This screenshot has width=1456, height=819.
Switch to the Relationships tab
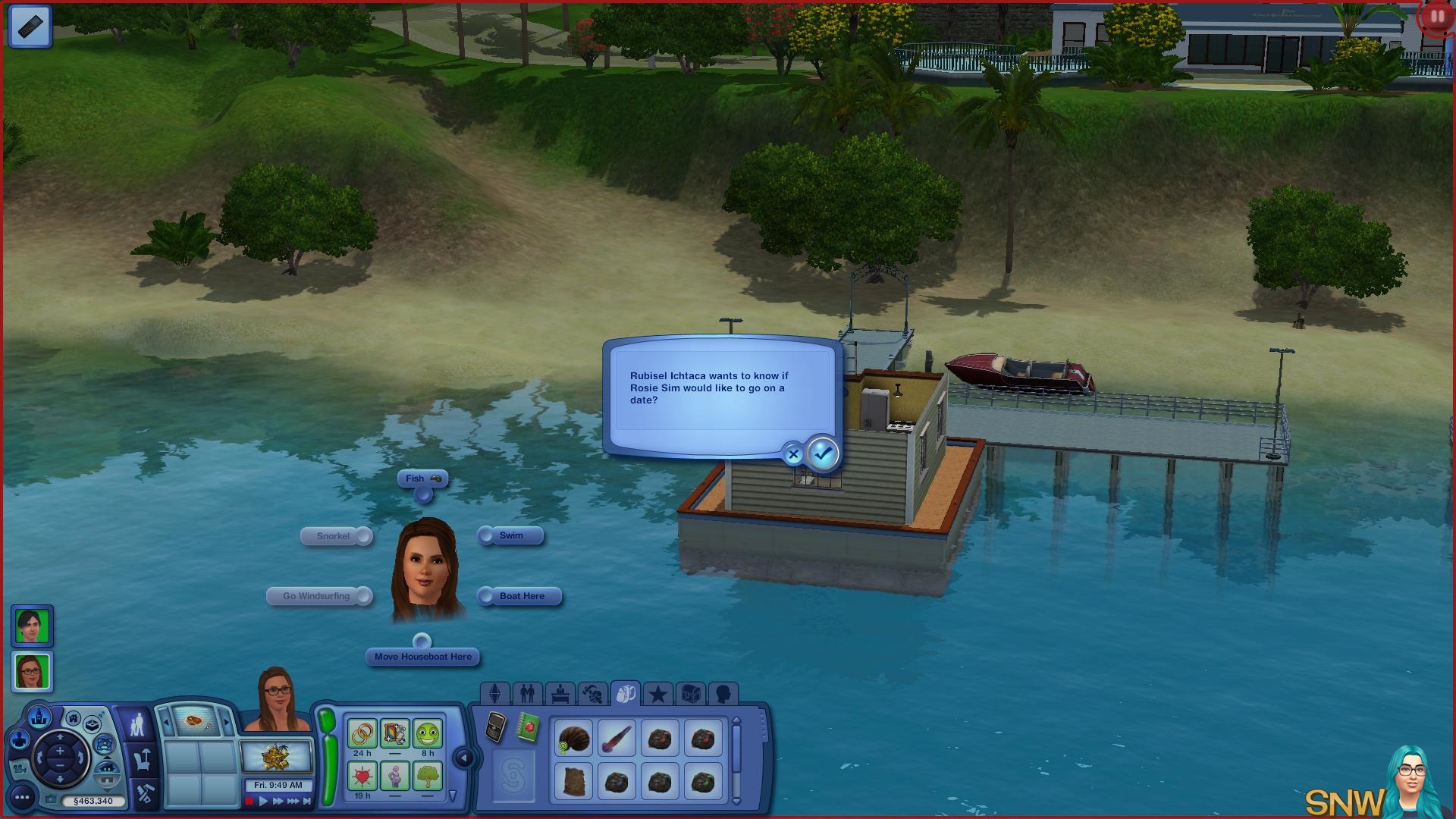click(x=527, y=693)
